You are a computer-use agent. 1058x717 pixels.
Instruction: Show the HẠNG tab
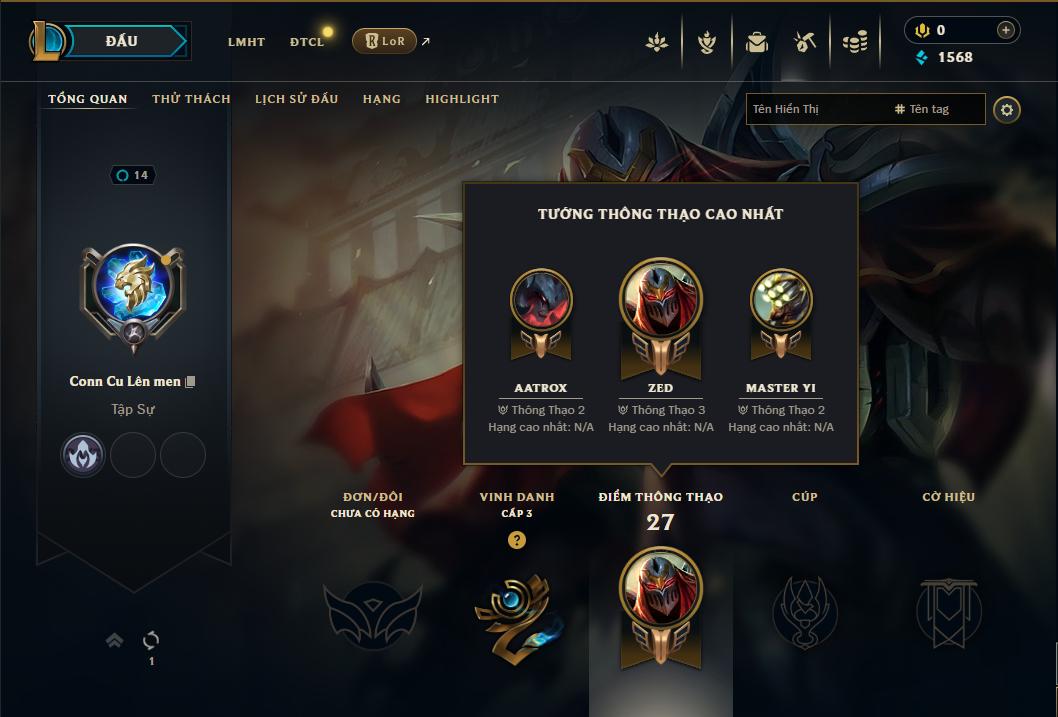point(382,99)
